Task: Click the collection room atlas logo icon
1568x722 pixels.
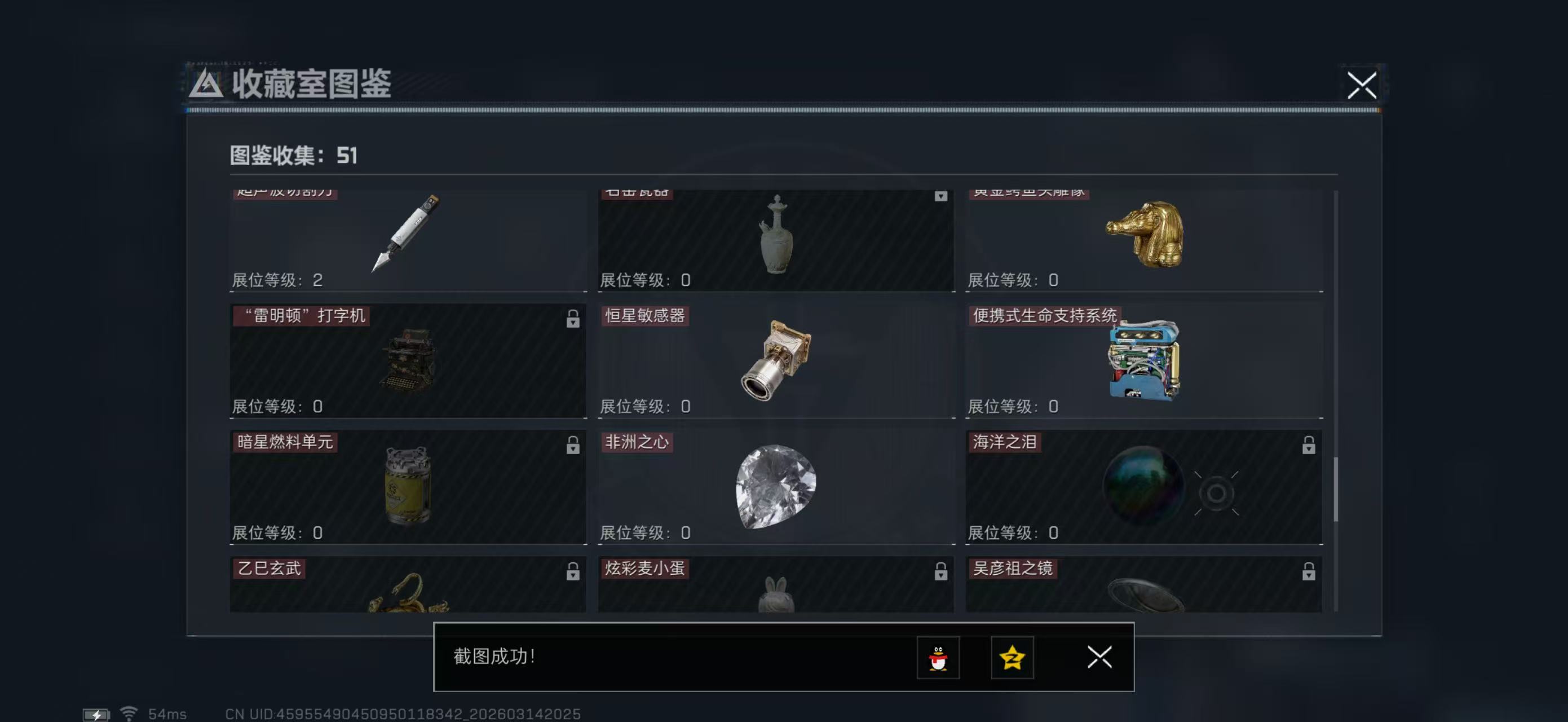Action: pyautogui.click(x=207, y=85)
